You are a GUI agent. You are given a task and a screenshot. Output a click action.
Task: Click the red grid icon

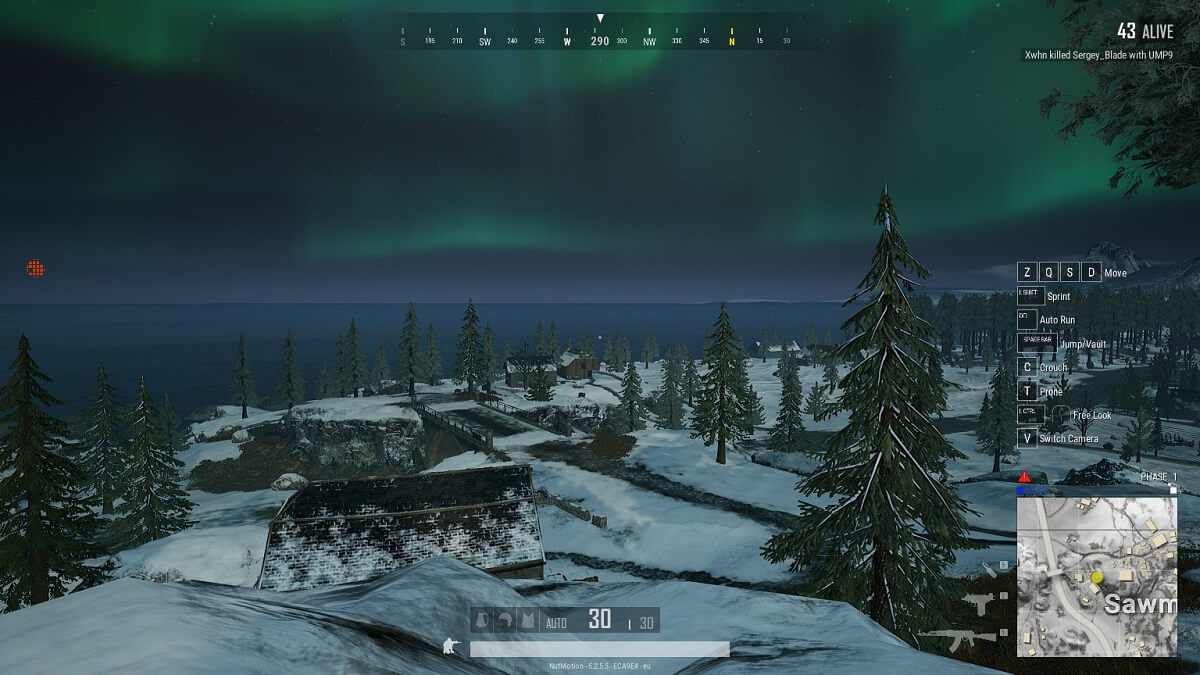tap(35, 268)
